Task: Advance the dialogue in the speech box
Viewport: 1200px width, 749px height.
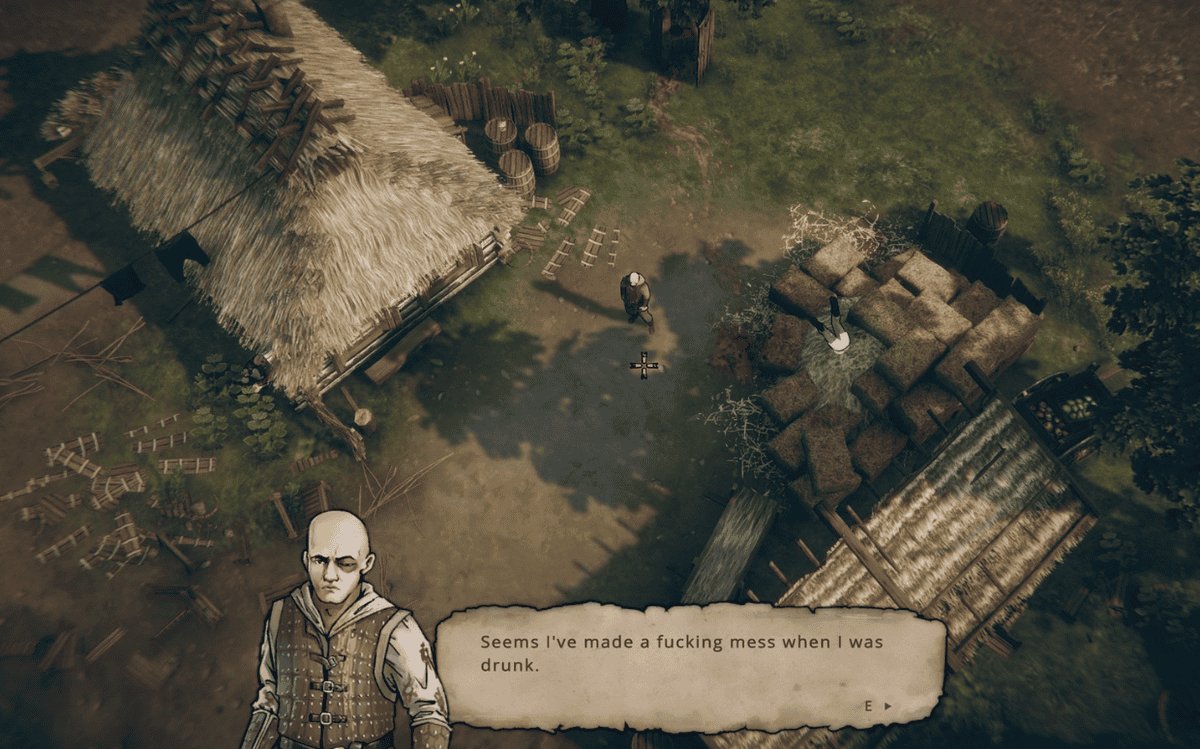Action: pyautogui.click(x=879, y=706)
